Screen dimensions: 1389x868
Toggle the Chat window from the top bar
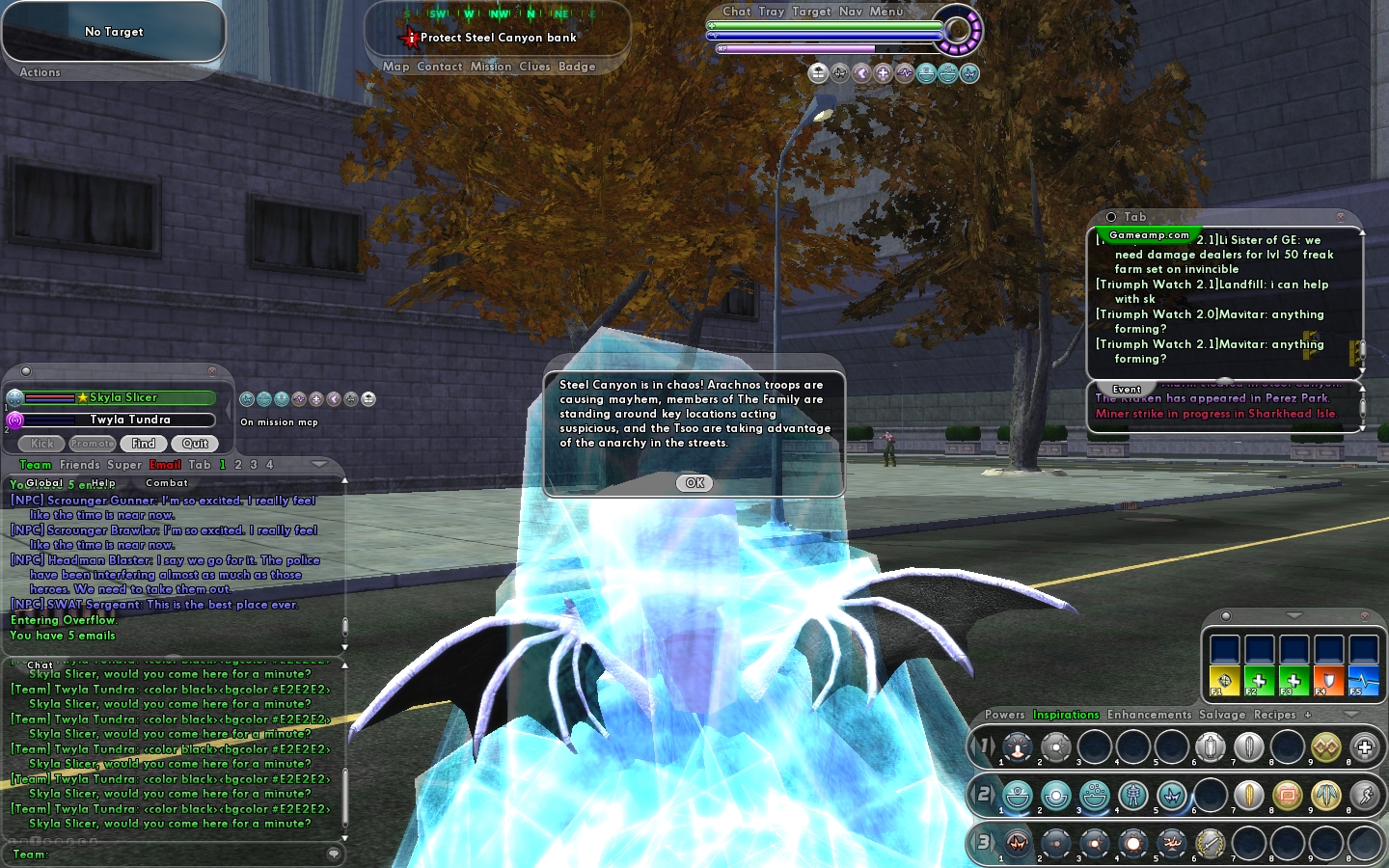[x=737, y=12]
